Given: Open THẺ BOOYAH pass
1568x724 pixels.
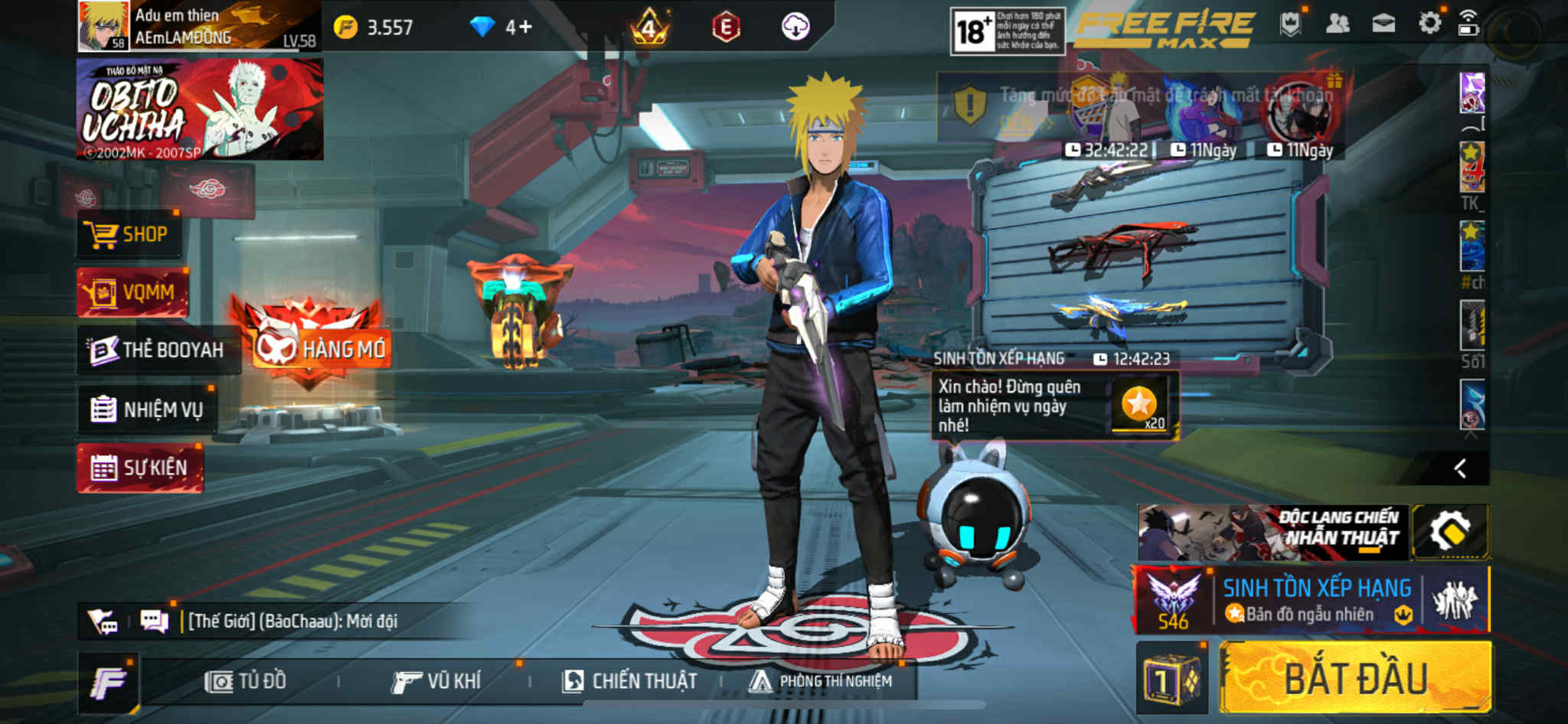Looking at the screenshot, I should point(158,350).
